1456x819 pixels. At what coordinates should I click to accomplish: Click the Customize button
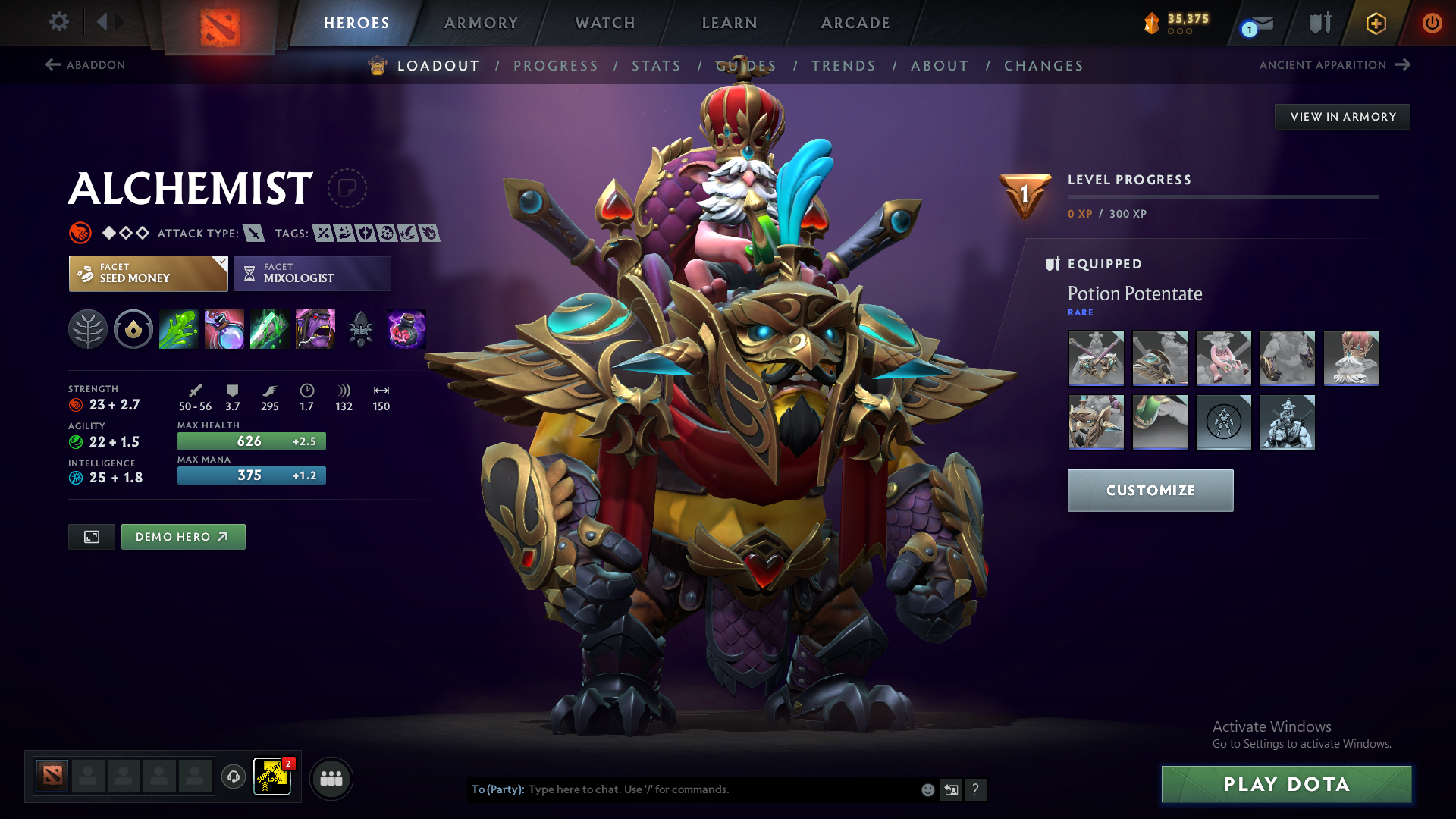coord(1150,491)
